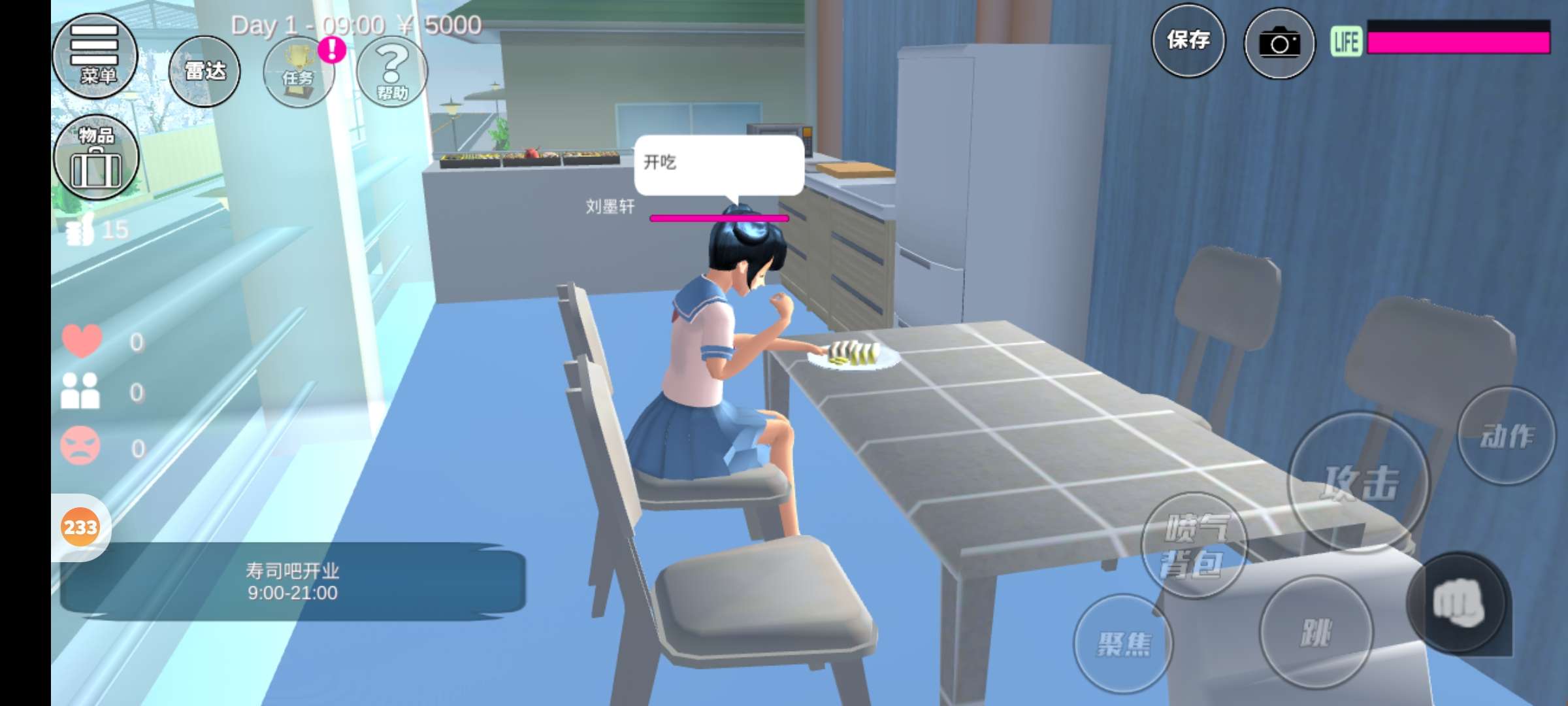
Task: Show the 帮助 help screen
Action: point(392,72)
